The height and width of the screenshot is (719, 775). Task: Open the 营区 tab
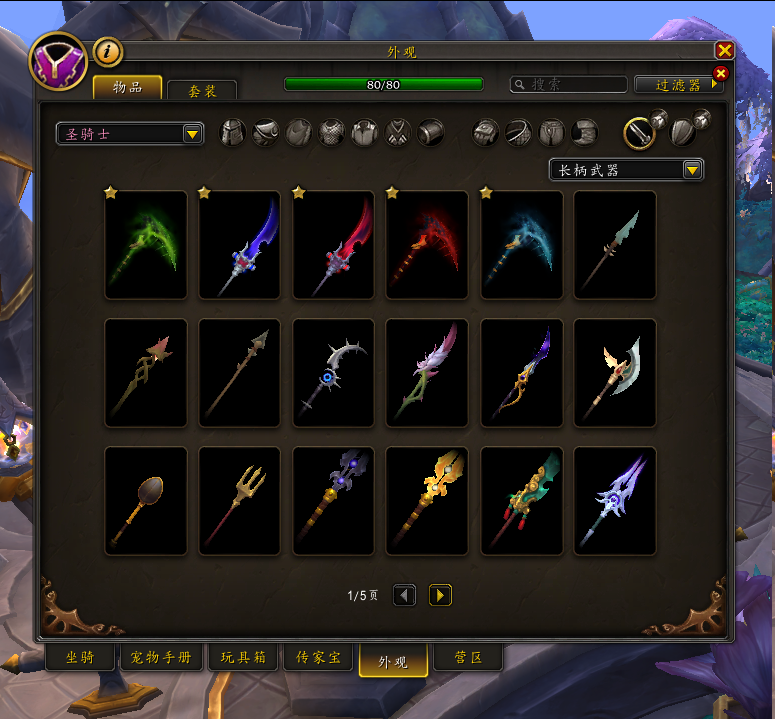(x=468, y=658)
